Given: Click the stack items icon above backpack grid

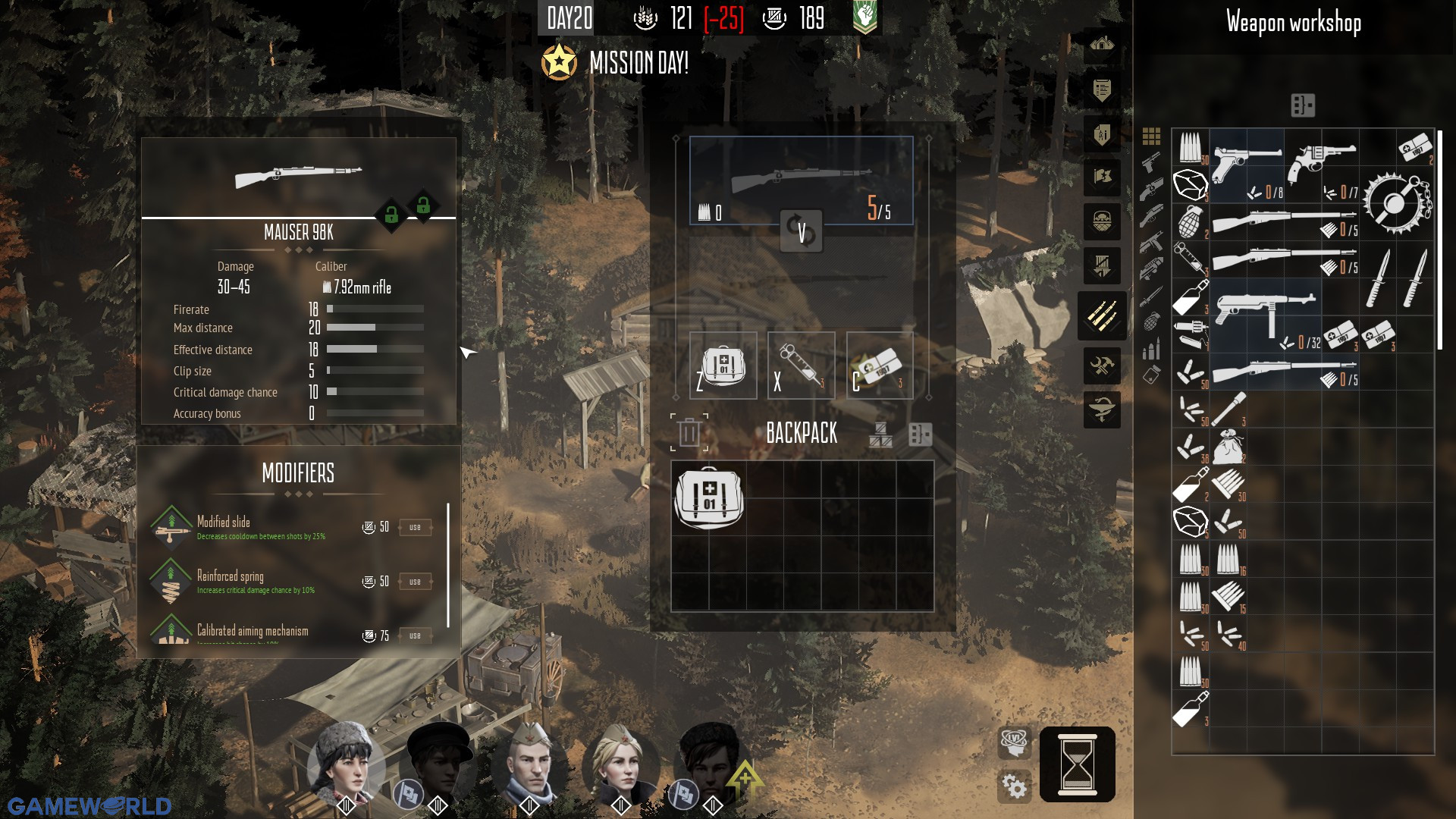Looking at the screenshot, I should [880, 435].
